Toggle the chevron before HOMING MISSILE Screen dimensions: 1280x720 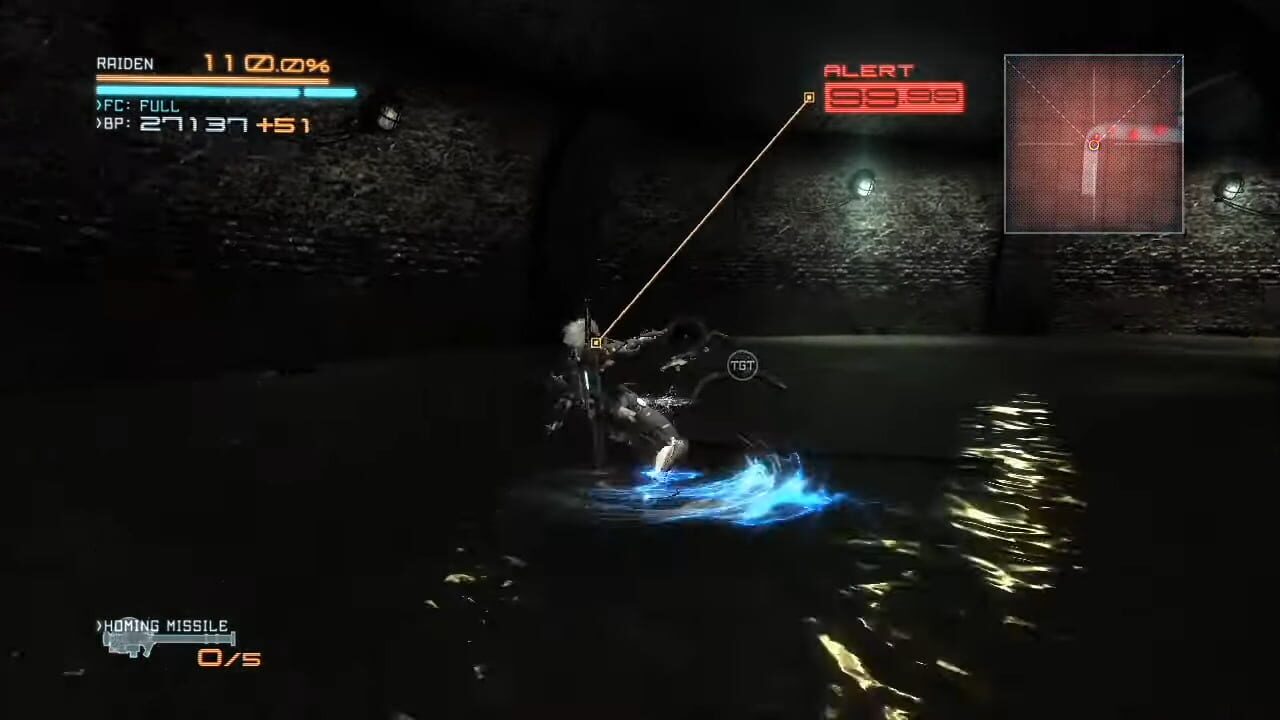tap(98, 625)
